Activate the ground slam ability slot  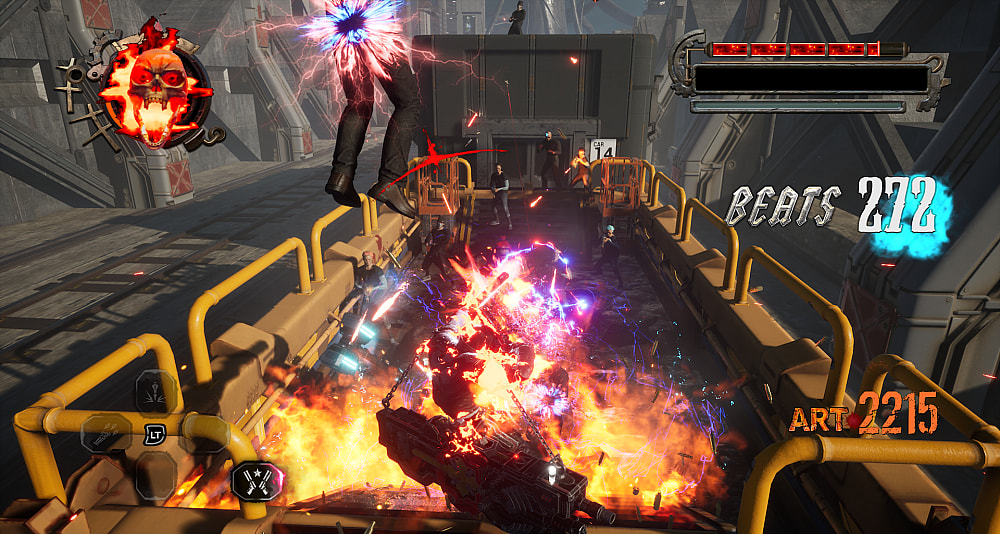click(x=156, y=390)
